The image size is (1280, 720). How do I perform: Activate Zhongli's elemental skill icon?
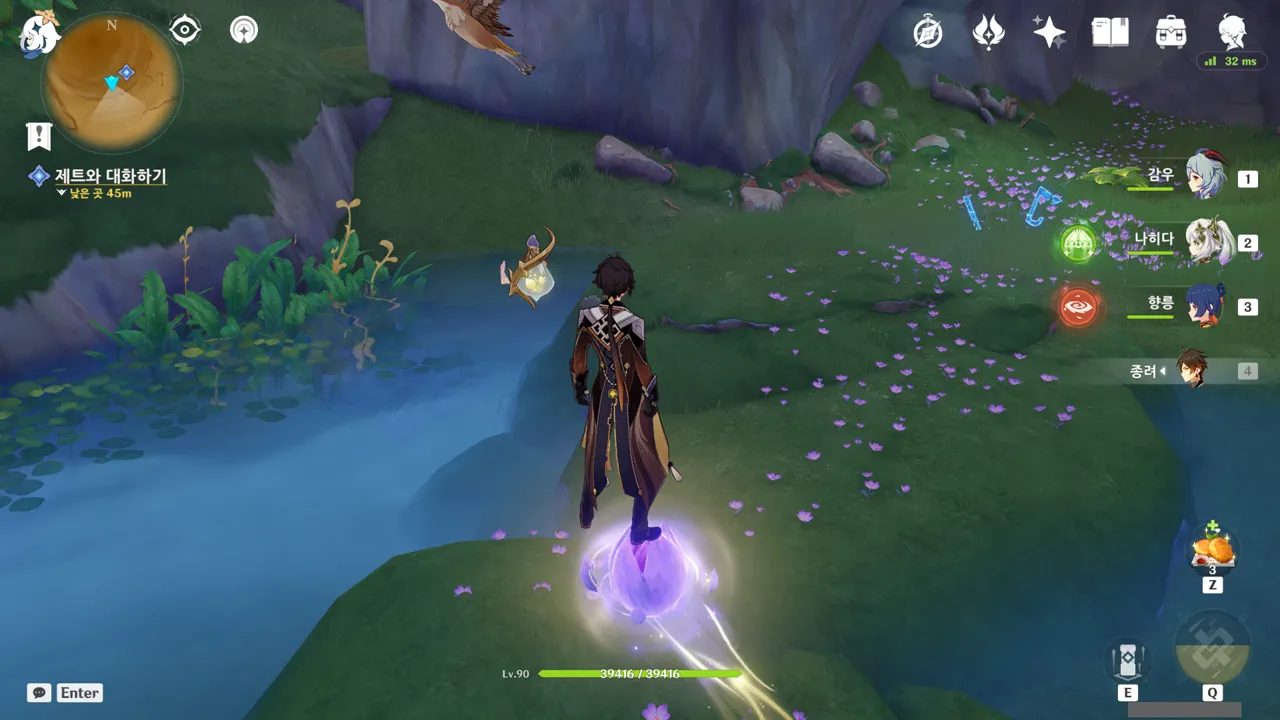[1127, 660]
